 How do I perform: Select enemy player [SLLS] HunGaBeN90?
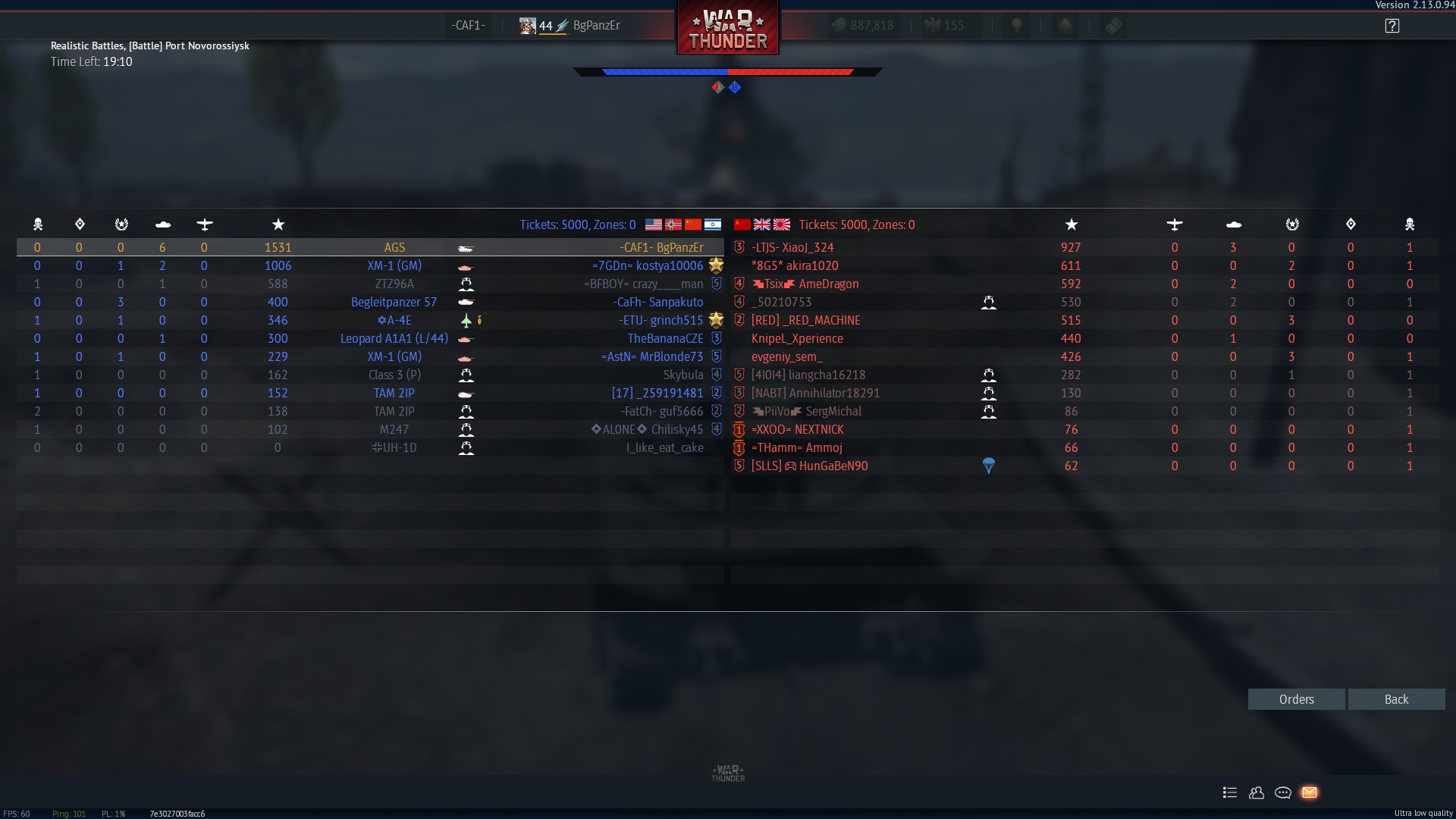[809, 466]
